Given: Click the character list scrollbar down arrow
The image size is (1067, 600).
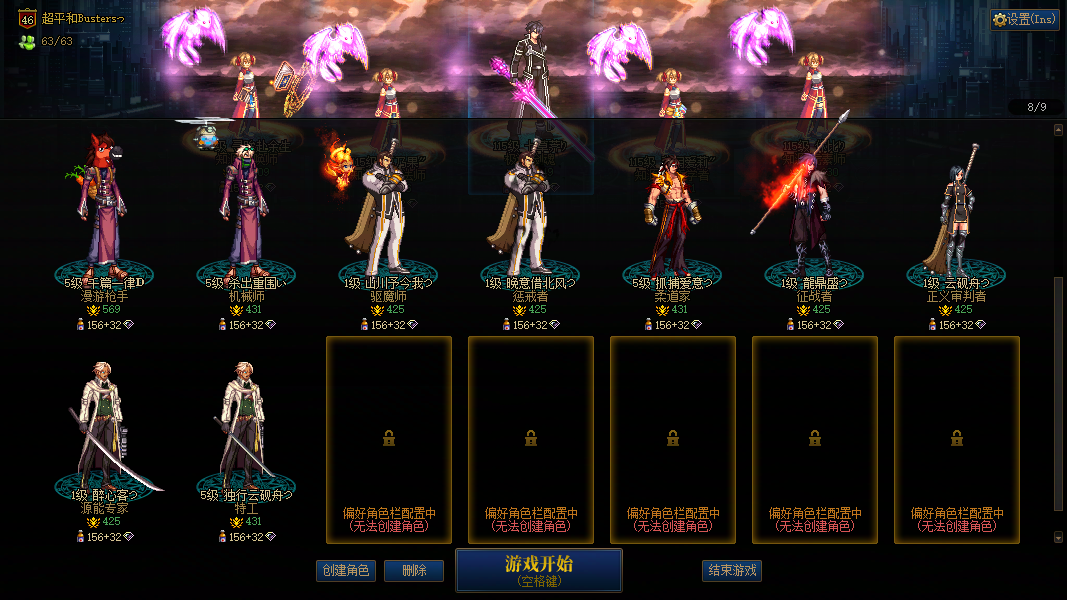Looking at the screenshot, I should 1059,538.
